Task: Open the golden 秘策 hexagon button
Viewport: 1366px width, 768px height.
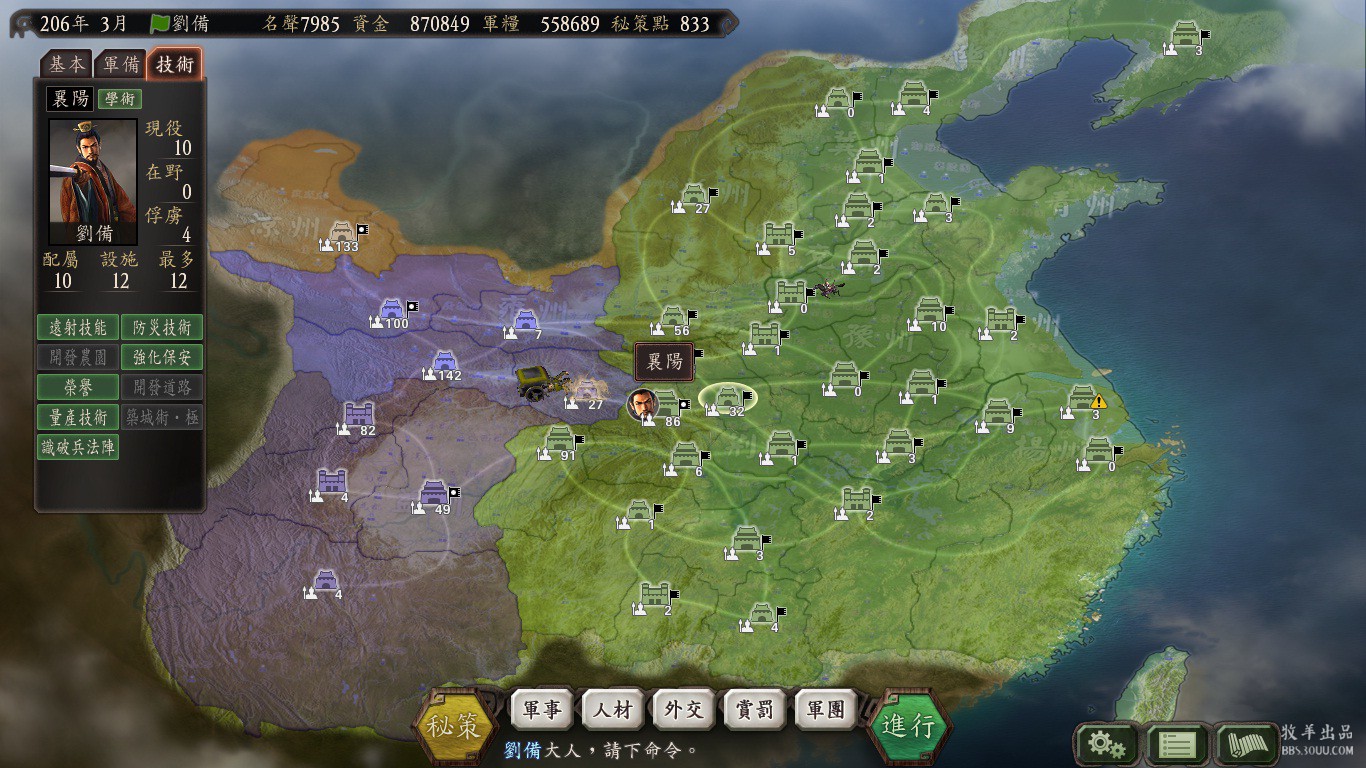Action: (x=456, y=725)
